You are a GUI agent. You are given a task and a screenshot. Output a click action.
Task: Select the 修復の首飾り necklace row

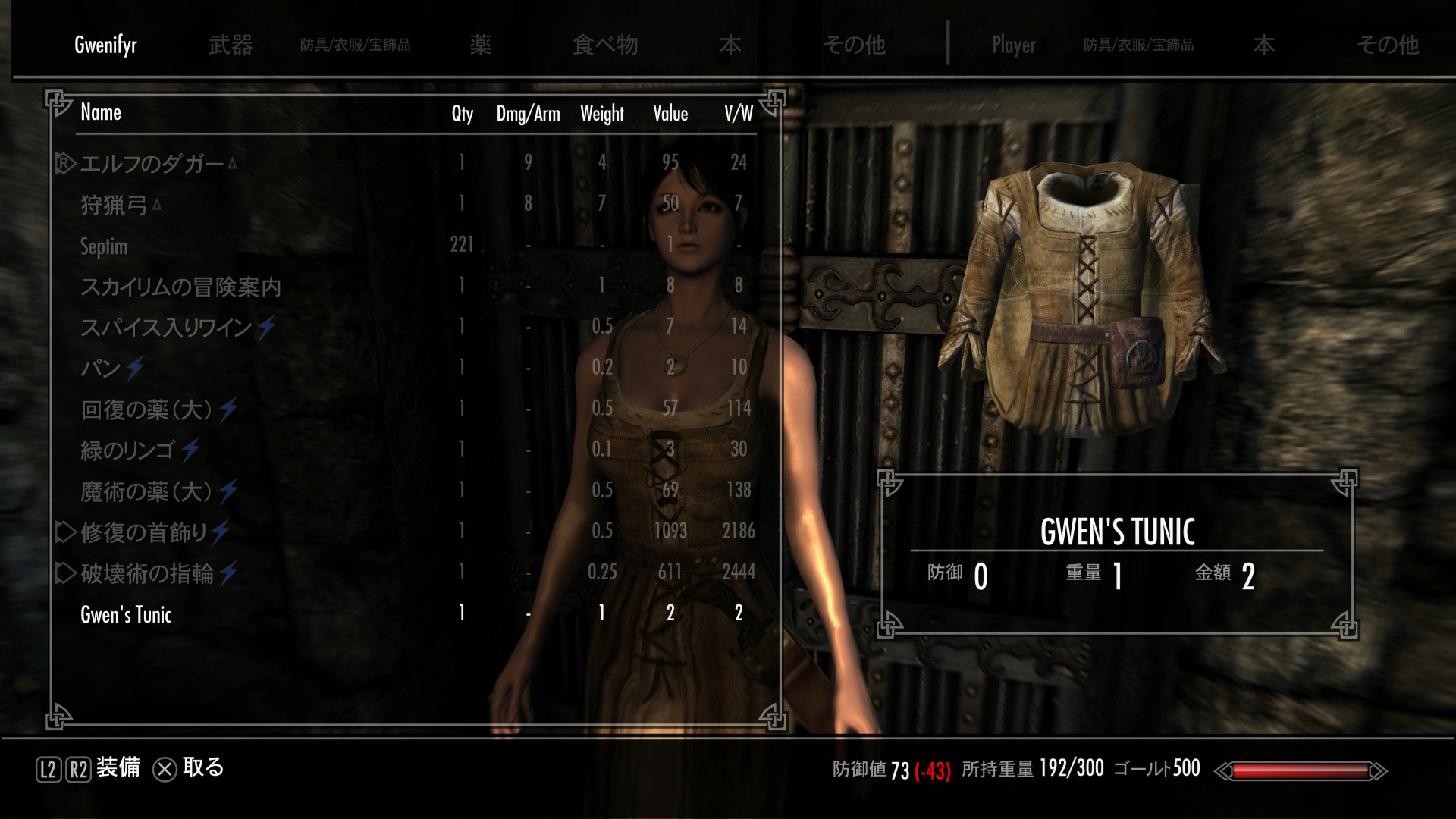(144, 532)
